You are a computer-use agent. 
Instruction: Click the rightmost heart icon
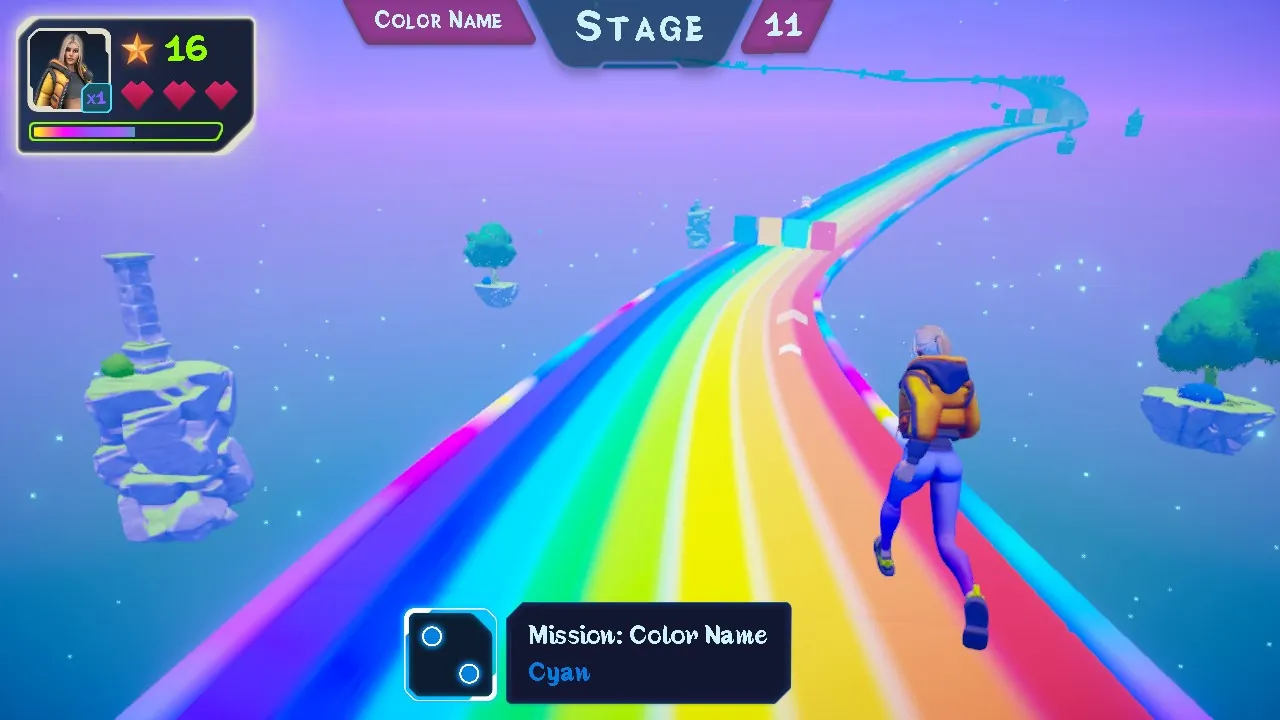click(220, 93)
